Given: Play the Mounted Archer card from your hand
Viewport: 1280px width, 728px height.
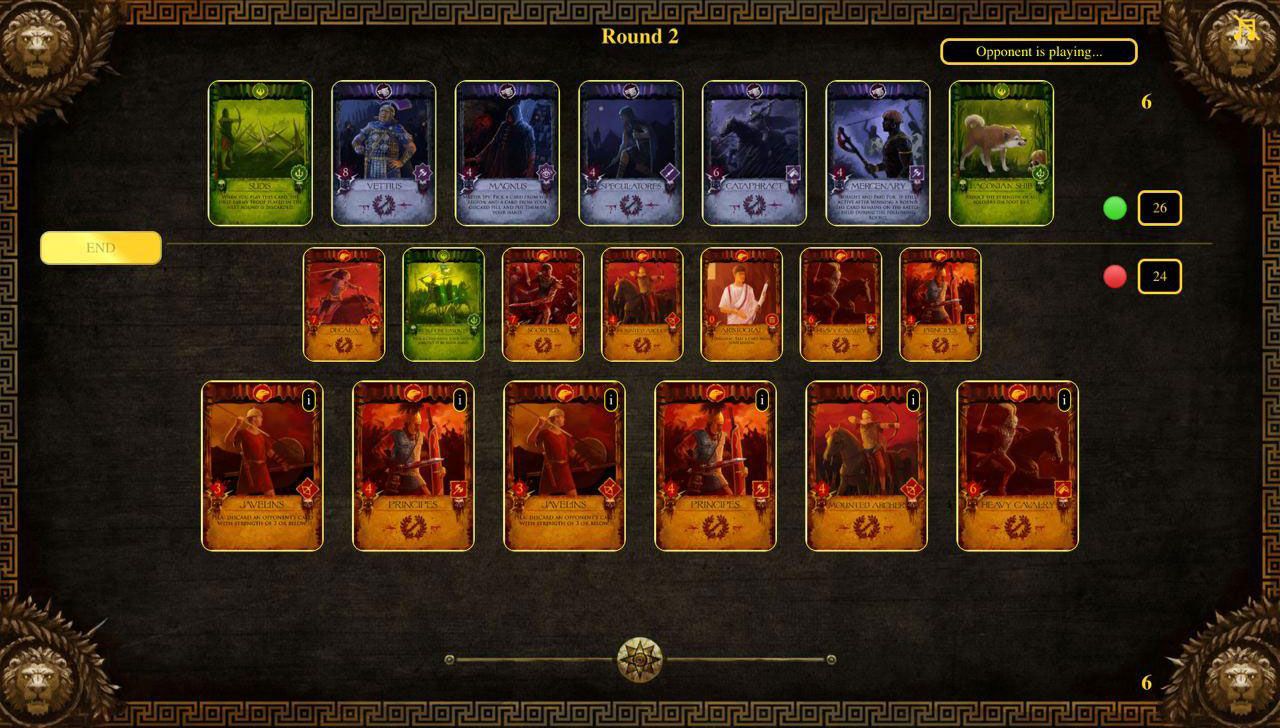Looking at the screenshot, I should click(866, 466).
